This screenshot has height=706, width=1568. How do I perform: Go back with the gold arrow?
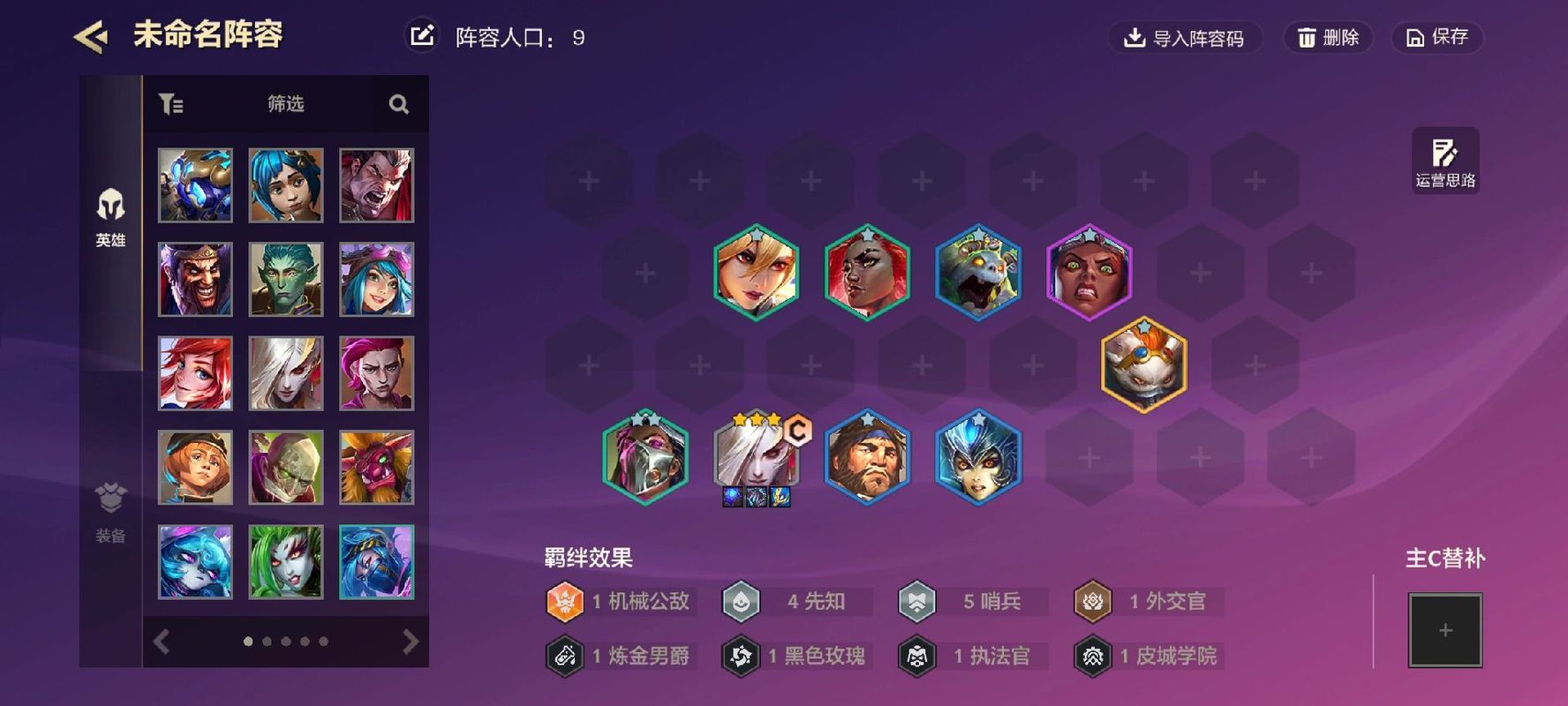coord(91,37)
